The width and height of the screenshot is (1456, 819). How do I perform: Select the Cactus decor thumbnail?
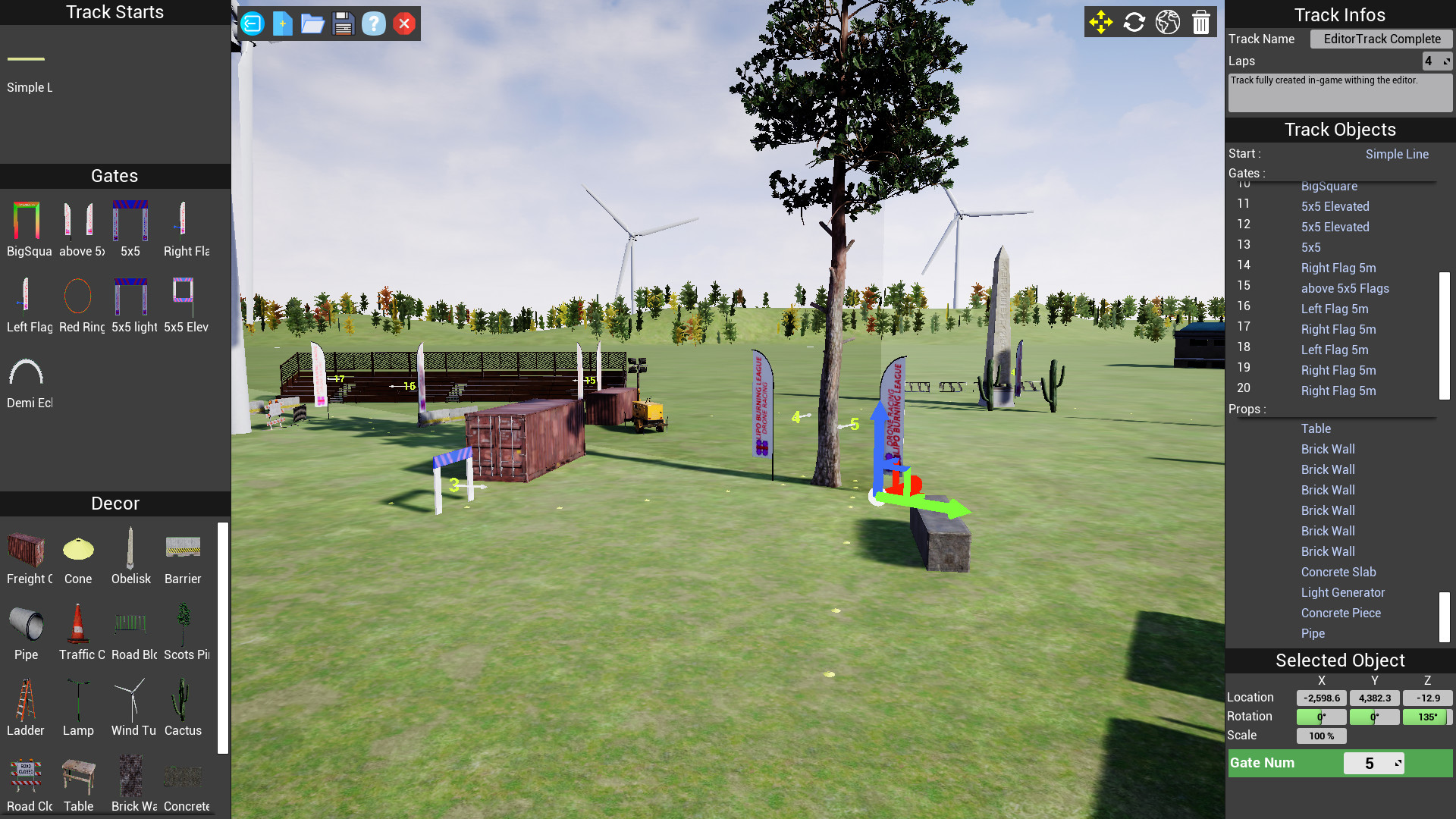click(x=182, y=698)
